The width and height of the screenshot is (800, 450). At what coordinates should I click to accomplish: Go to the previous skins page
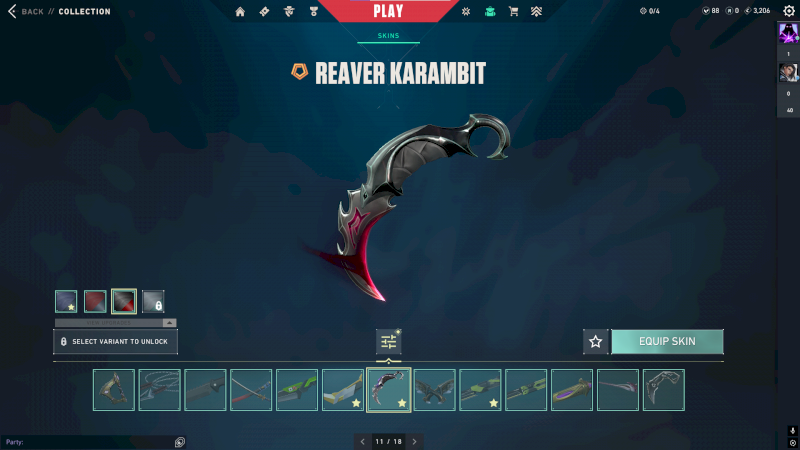[x=363, y=441]
